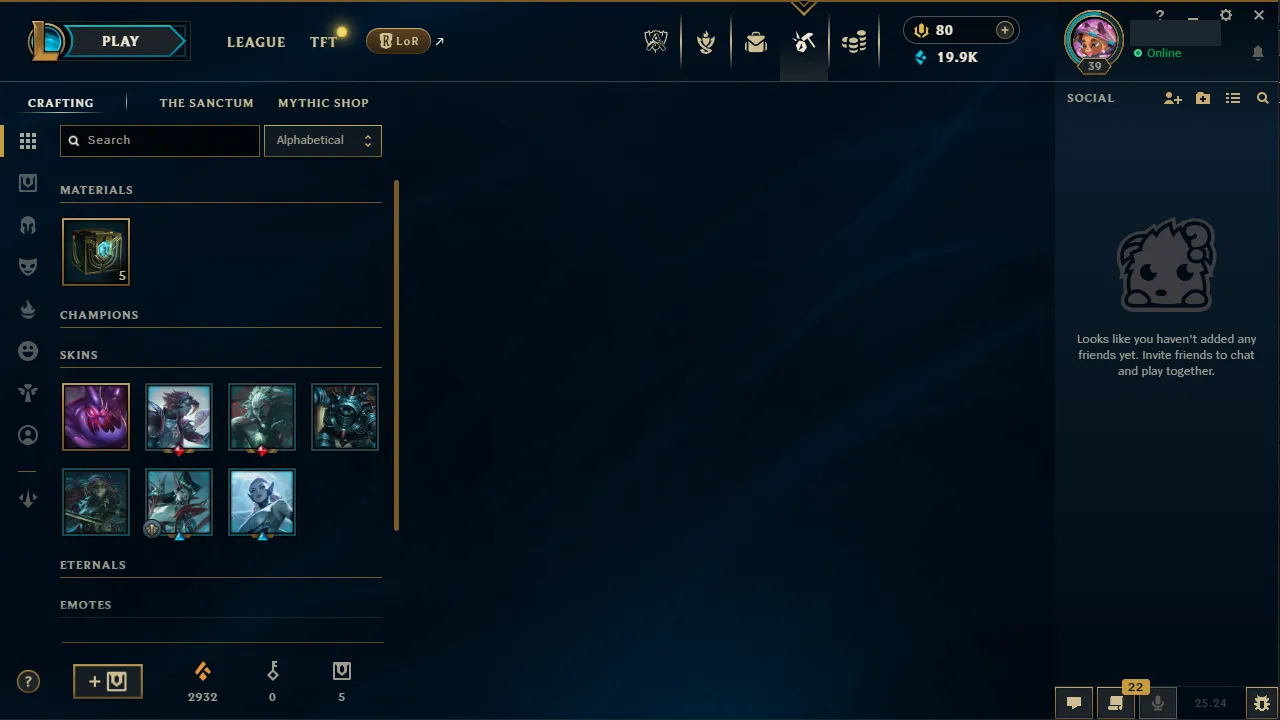Open the Esports Worlds icon
Viewport: 1280px width, 720px height.
(655, 41)
